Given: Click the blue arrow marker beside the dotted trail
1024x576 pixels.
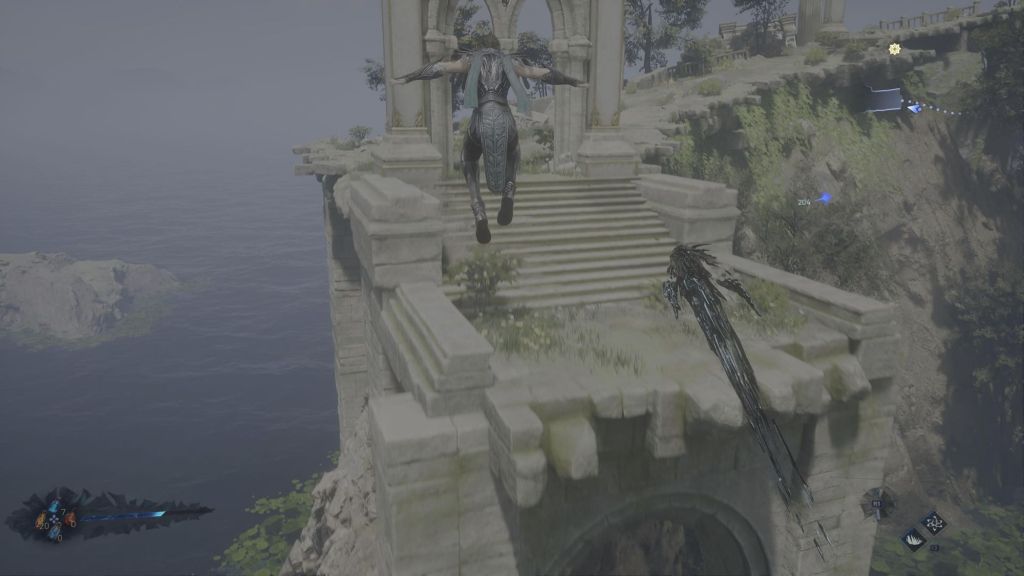Looking at the screenshot, I should tap(915, 107).
